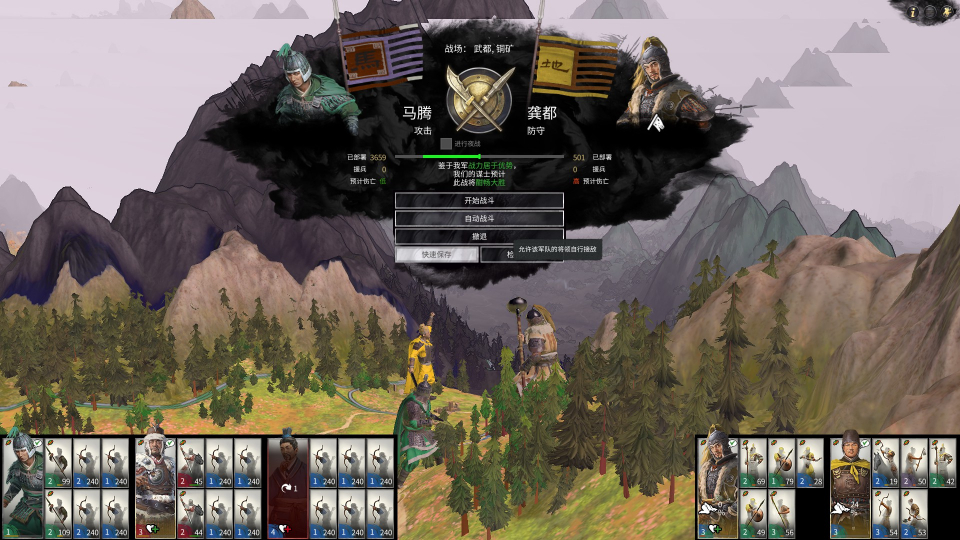Open the info icon in top-right corner
This screenshot has height=540, width=960.
tap(914, 12)
